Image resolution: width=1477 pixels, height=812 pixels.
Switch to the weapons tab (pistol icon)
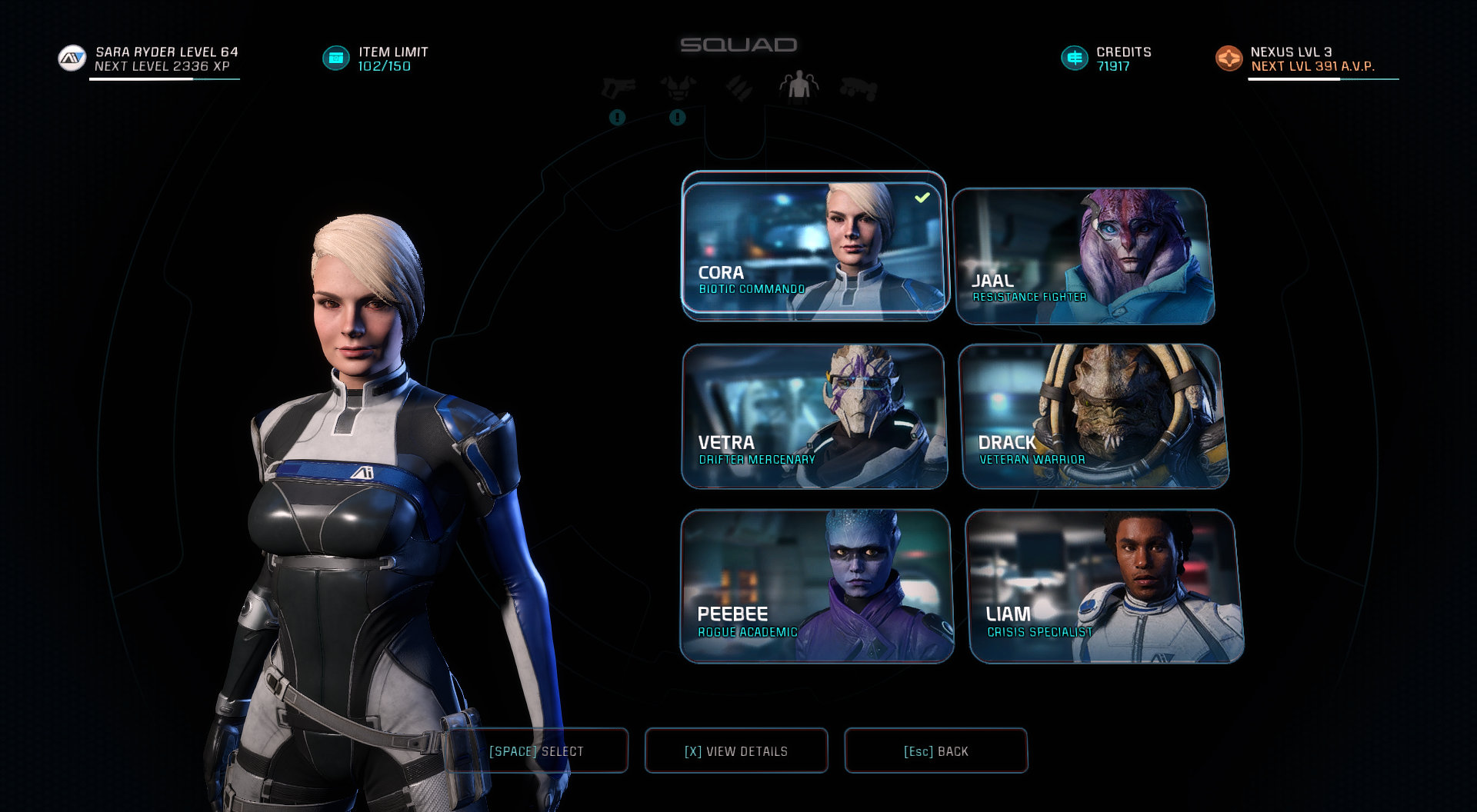click(618, 88)
